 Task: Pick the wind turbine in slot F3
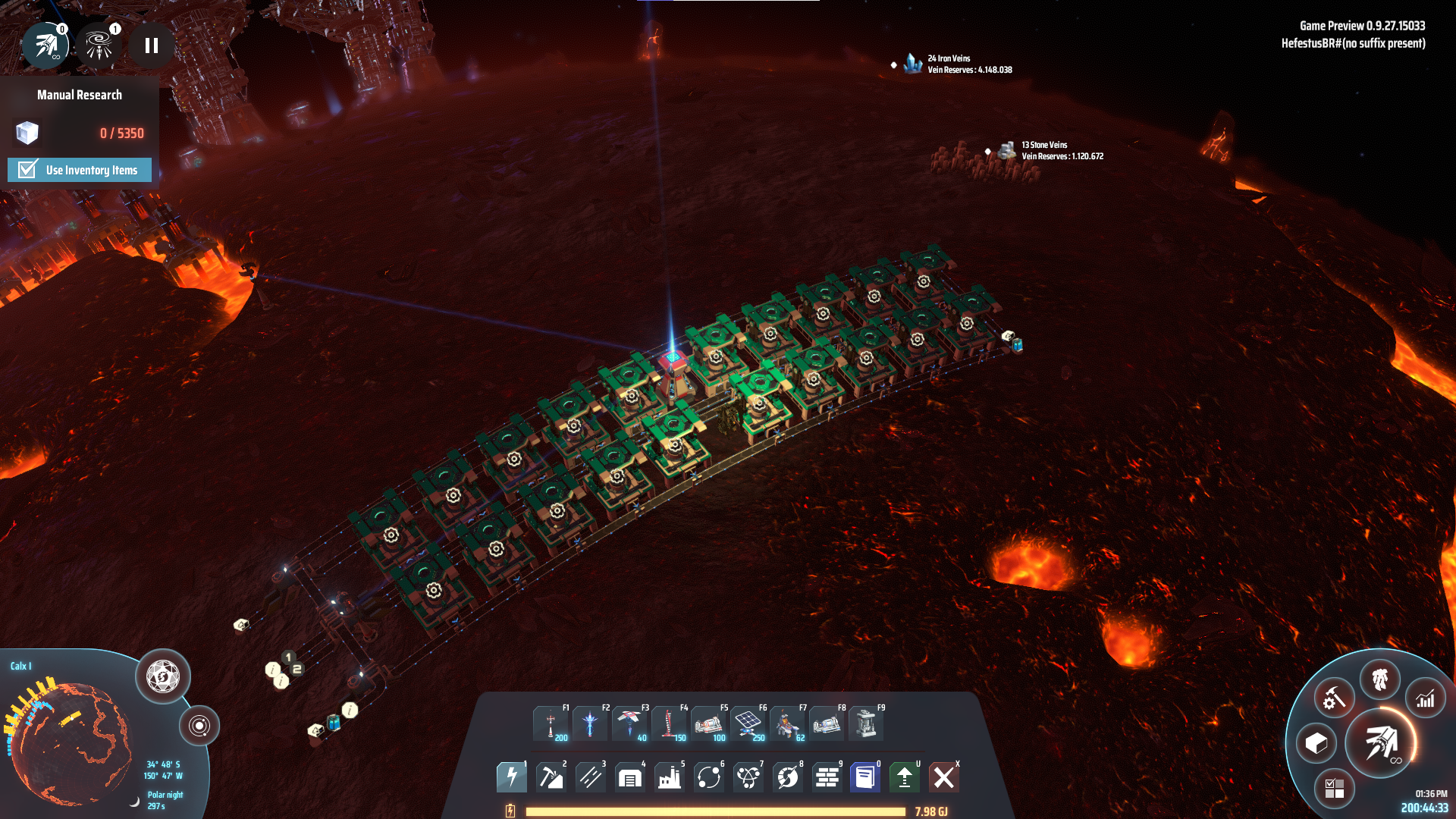(629, 723)
